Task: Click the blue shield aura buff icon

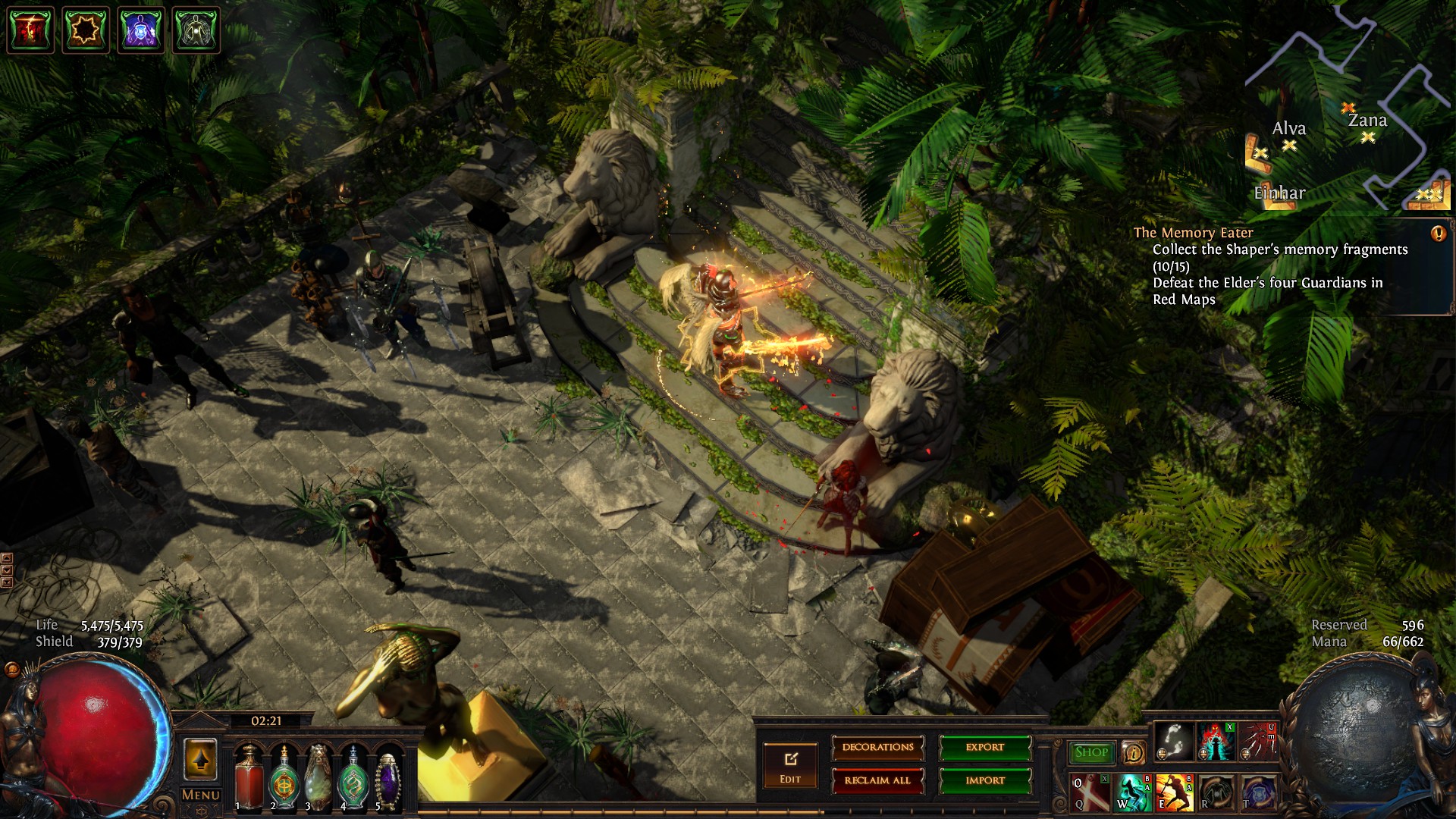Action: [x=141, y=30]
